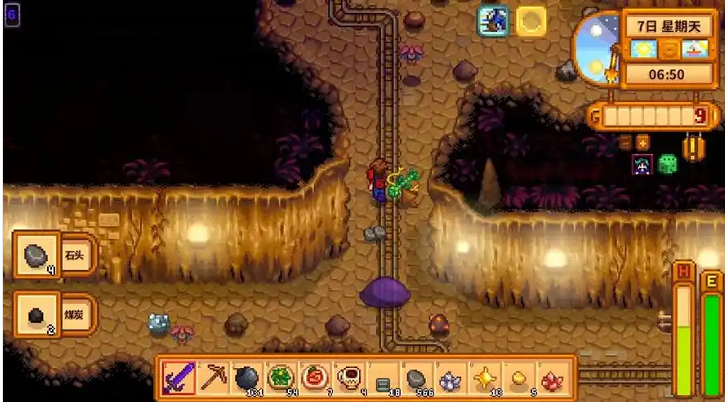The width and height of the screenshot is (725, 402).
Task: Click the green dice luck icon
Action: click(x=667, y=164)
